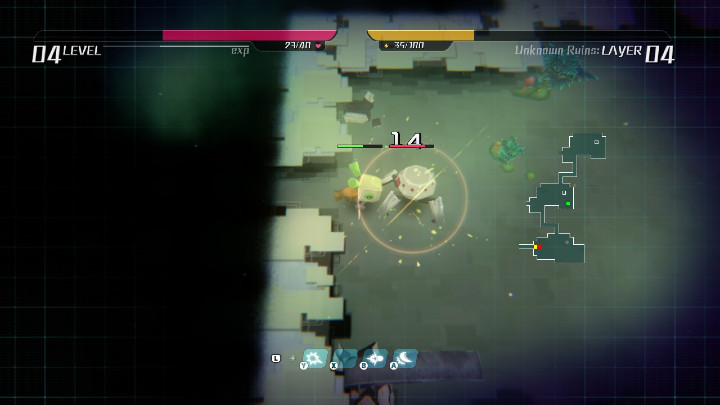Trigger the dash burst skill icon

click(376, 358)
